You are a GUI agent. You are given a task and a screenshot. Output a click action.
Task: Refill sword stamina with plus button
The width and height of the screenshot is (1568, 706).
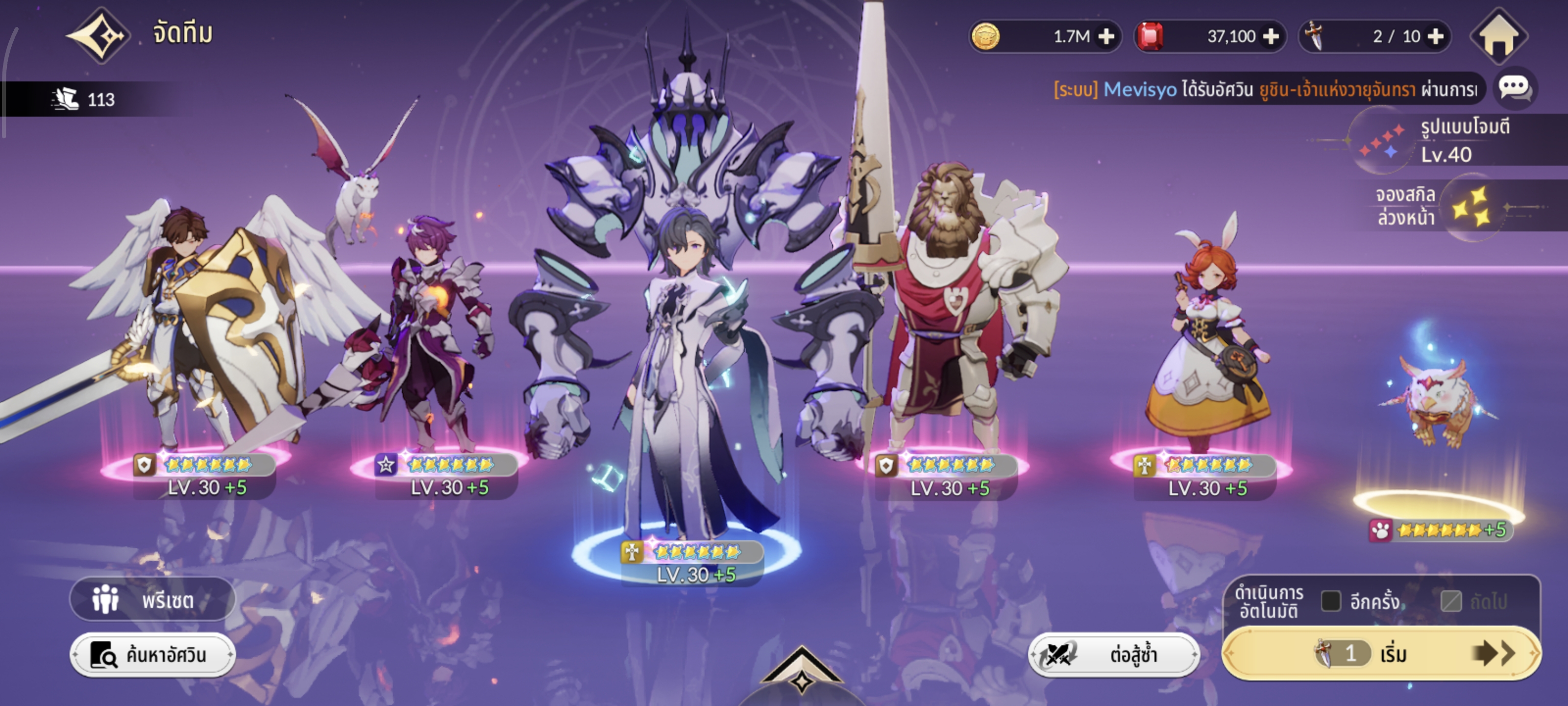tap(1435, 37)
